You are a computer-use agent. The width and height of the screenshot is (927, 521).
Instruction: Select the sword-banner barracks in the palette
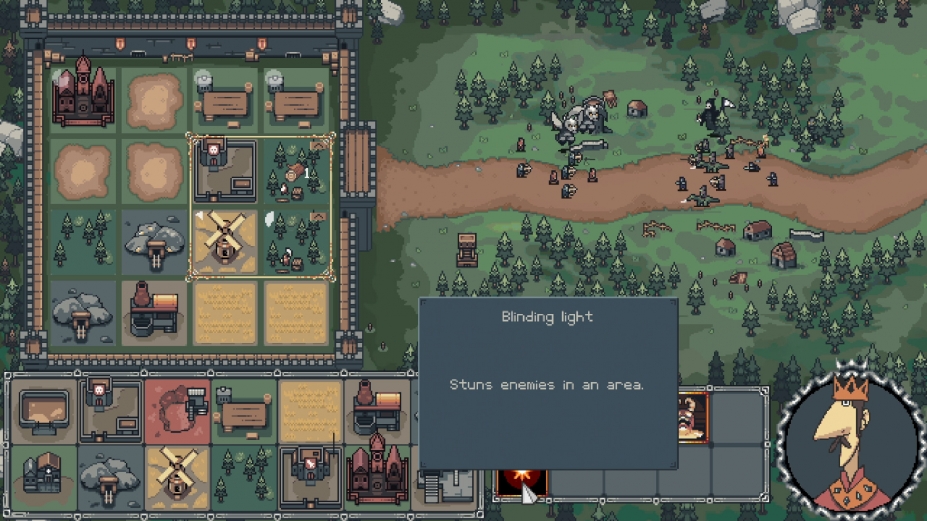310,476
